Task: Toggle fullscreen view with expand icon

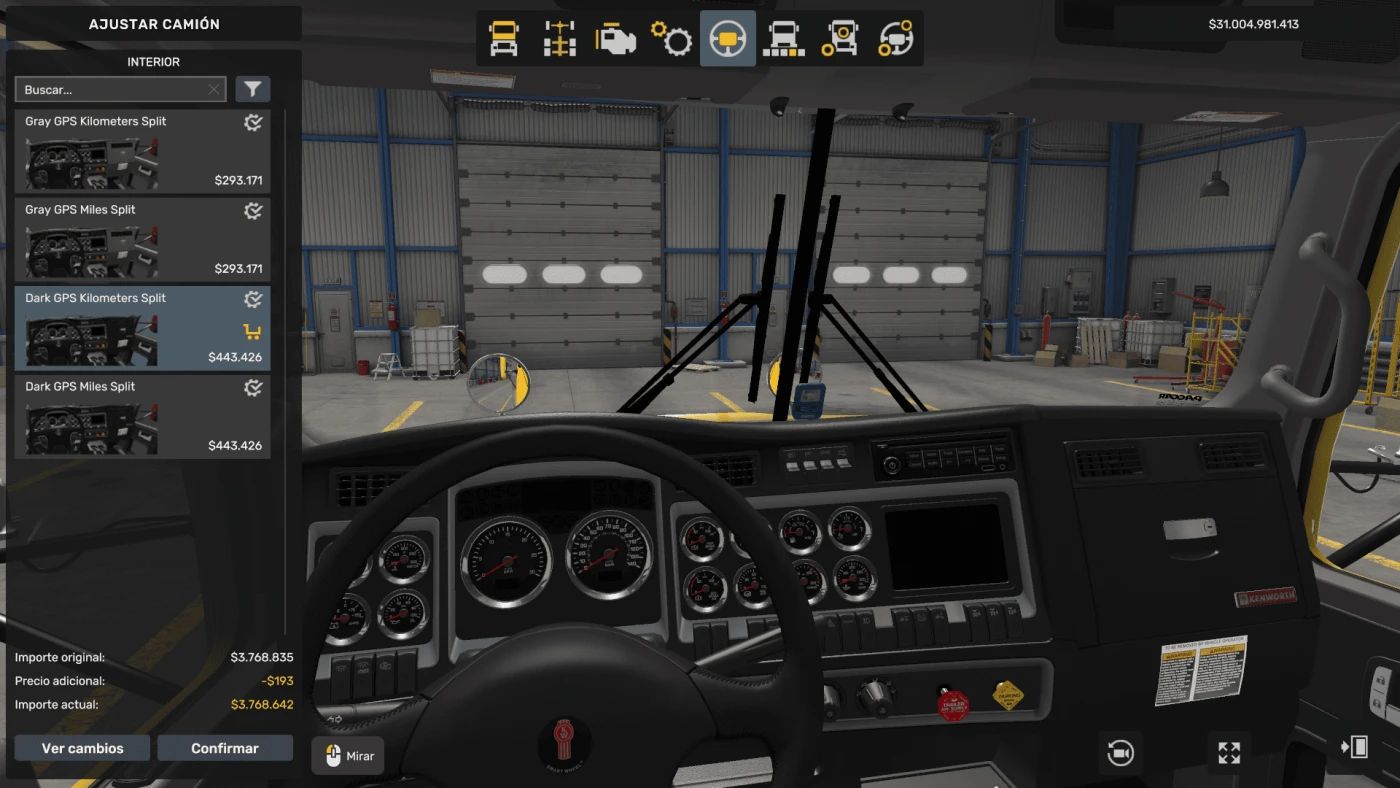Action: pos(1229,752)
